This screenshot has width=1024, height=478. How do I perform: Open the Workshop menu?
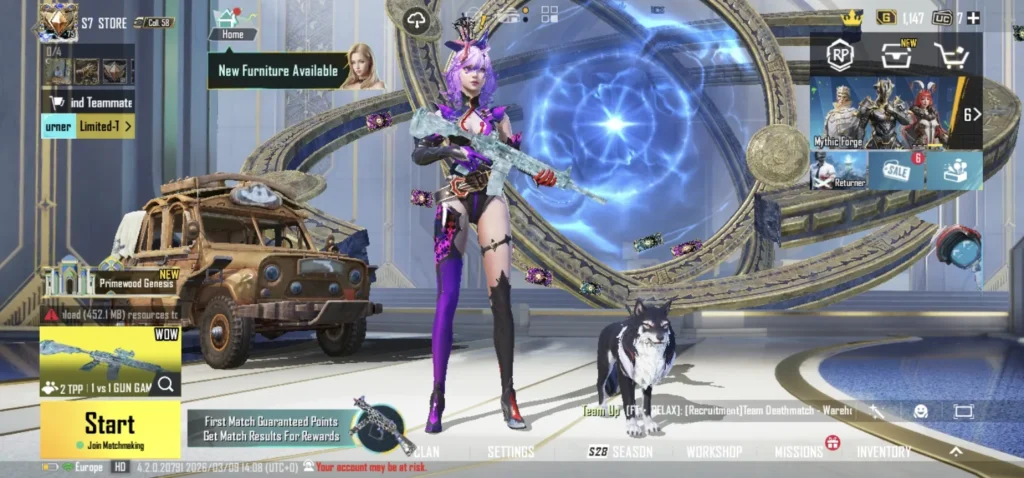click(x=713, y=452)
